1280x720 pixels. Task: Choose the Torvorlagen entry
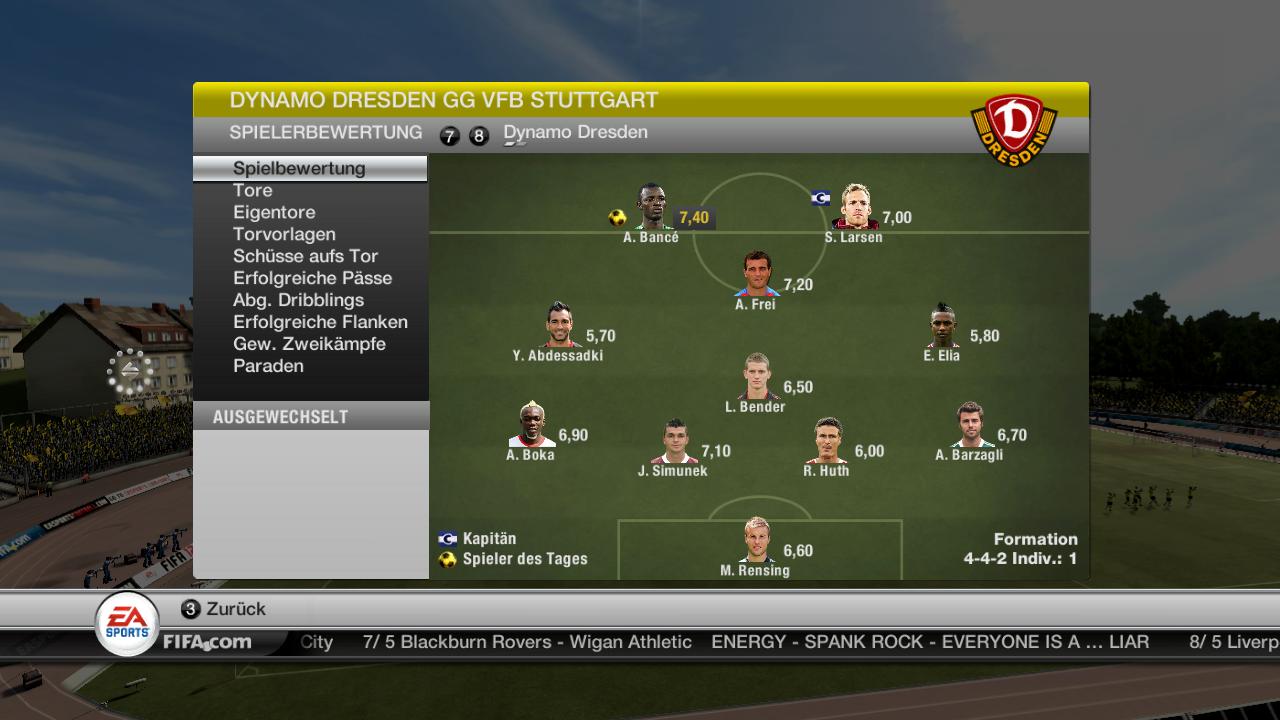click(x=284, y=234)
